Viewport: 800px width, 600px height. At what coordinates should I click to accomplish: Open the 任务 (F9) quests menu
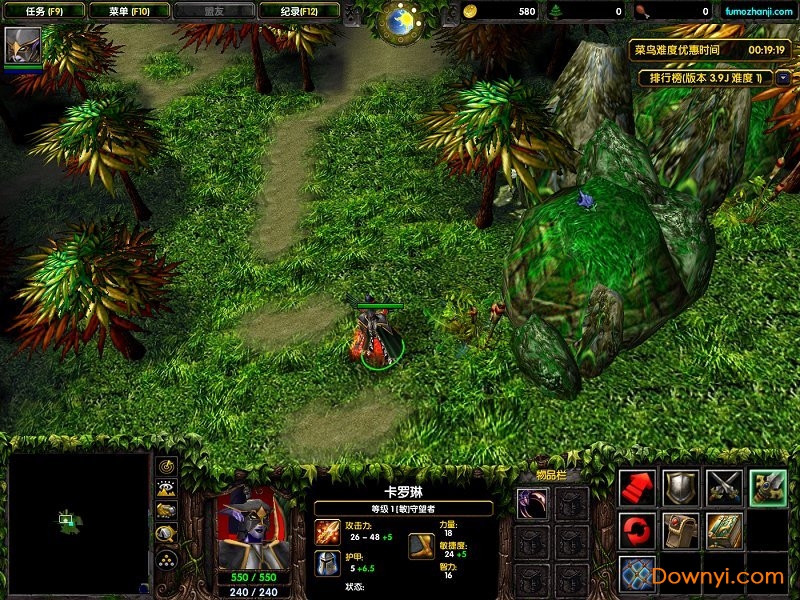pos(43,11)
